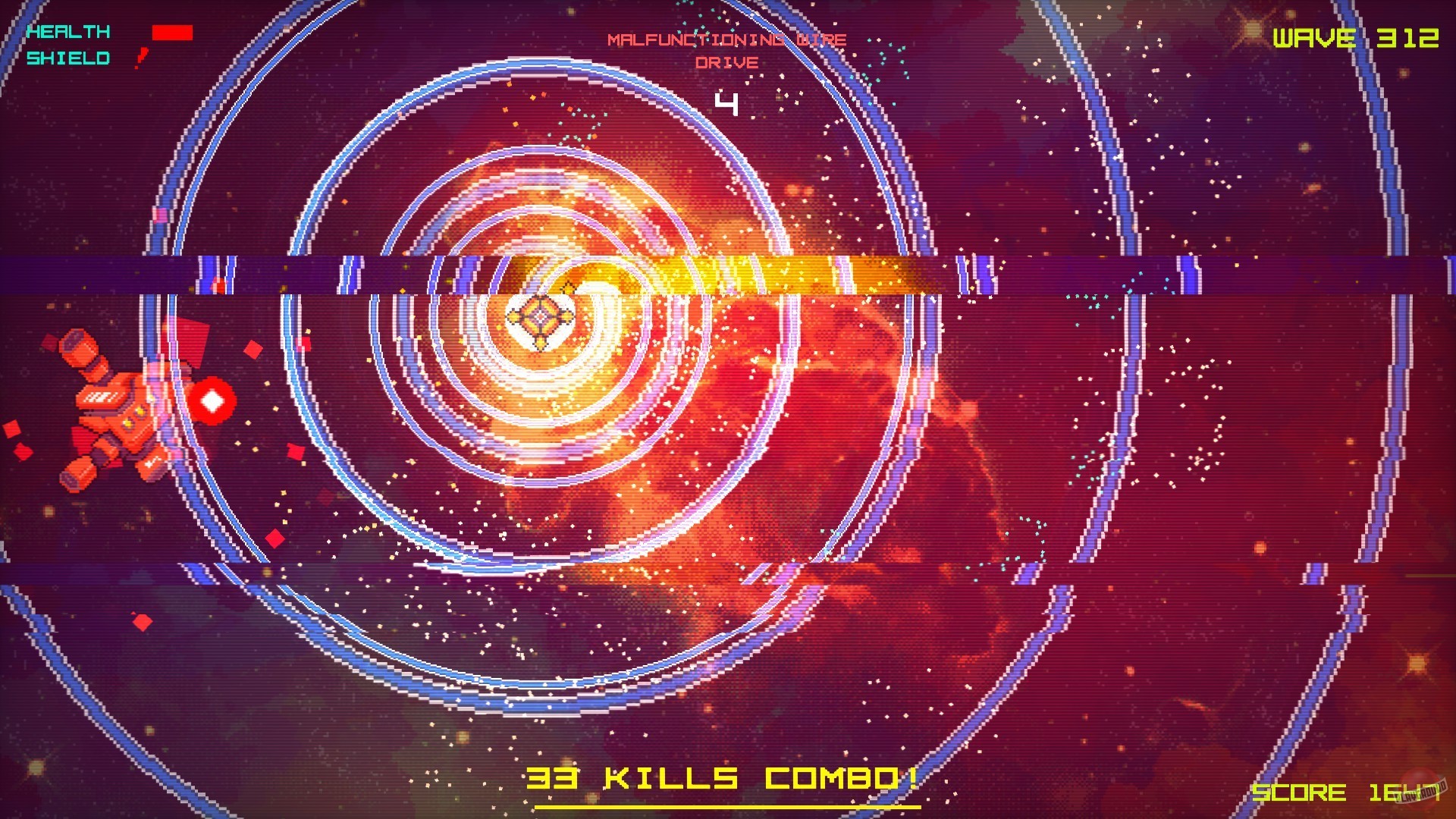This screenshot has height=819, width=1456.
Task: Click the red HEALTH bar indicator
Action: click(x=173, y=32)
